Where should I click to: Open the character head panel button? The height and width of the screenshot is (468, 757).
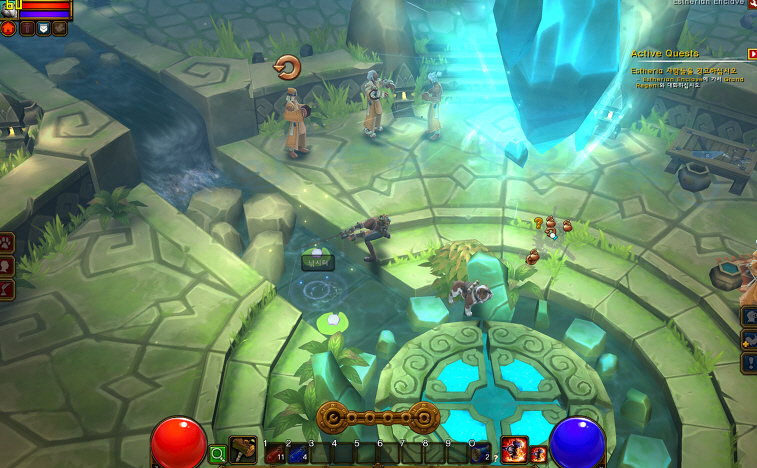(7, 265)
